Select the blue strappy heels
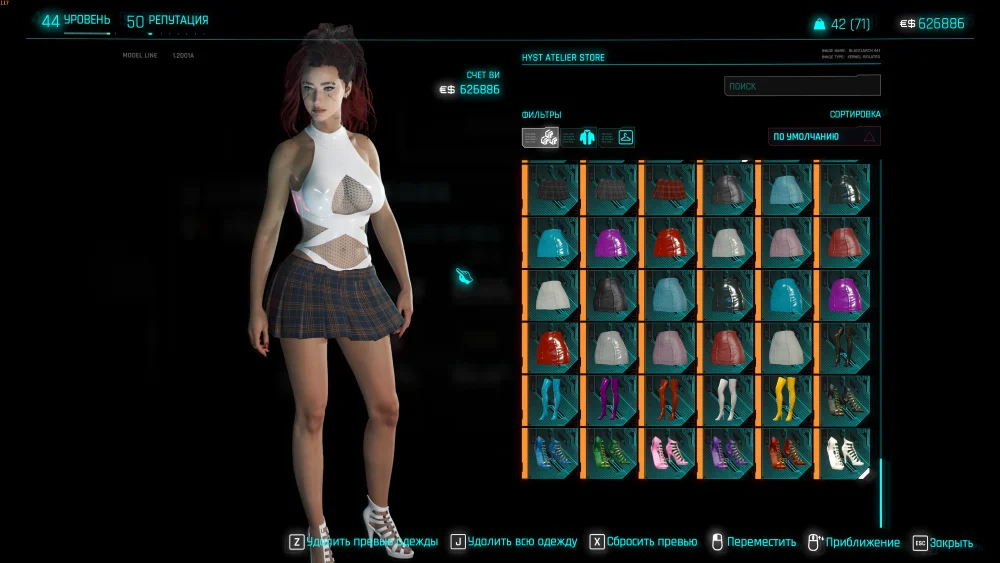Image resolution: width=1000 pixels, height=563 pixels. [552, 451]
